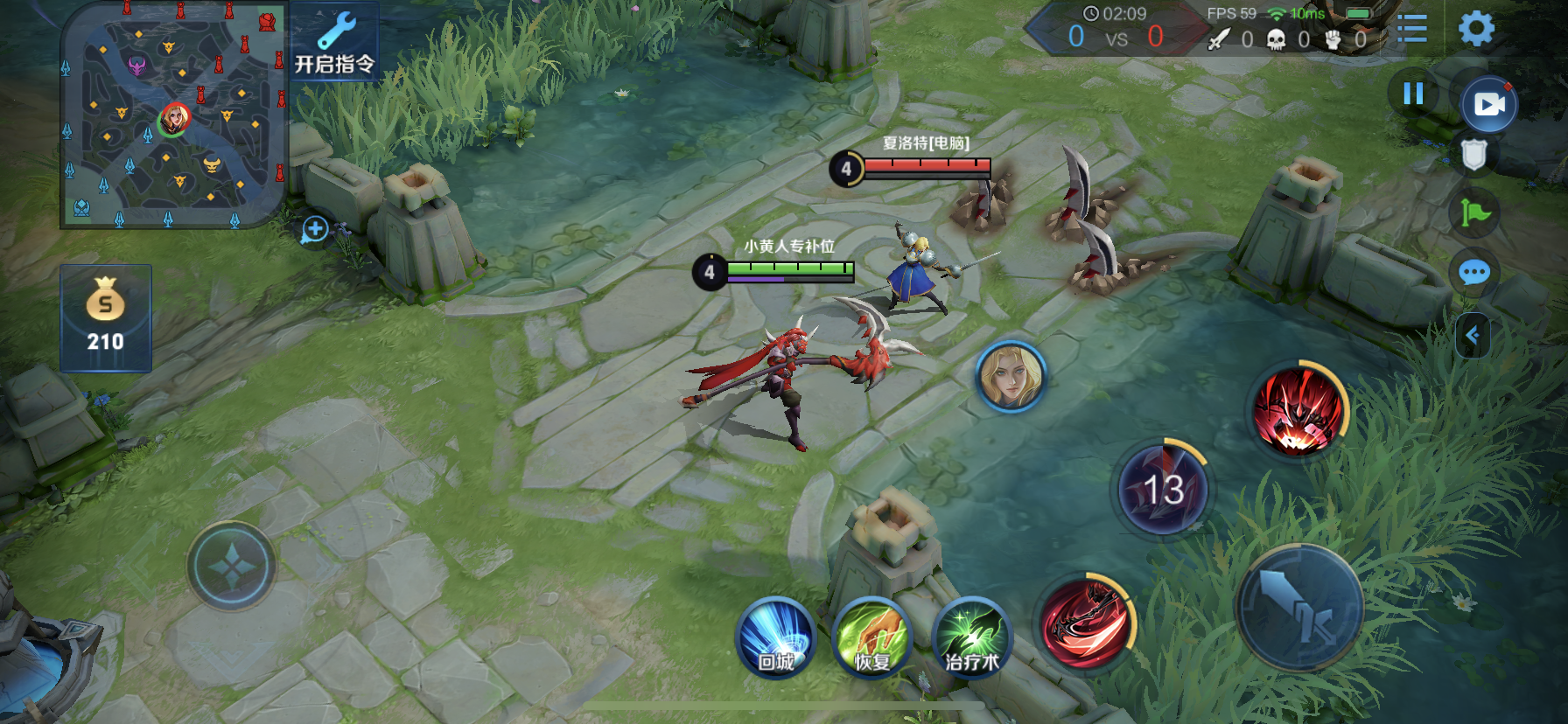Expand the side panel arrow
Image resolution: width=1568 pixels, height=724 pixels.
click(1473, 335)
